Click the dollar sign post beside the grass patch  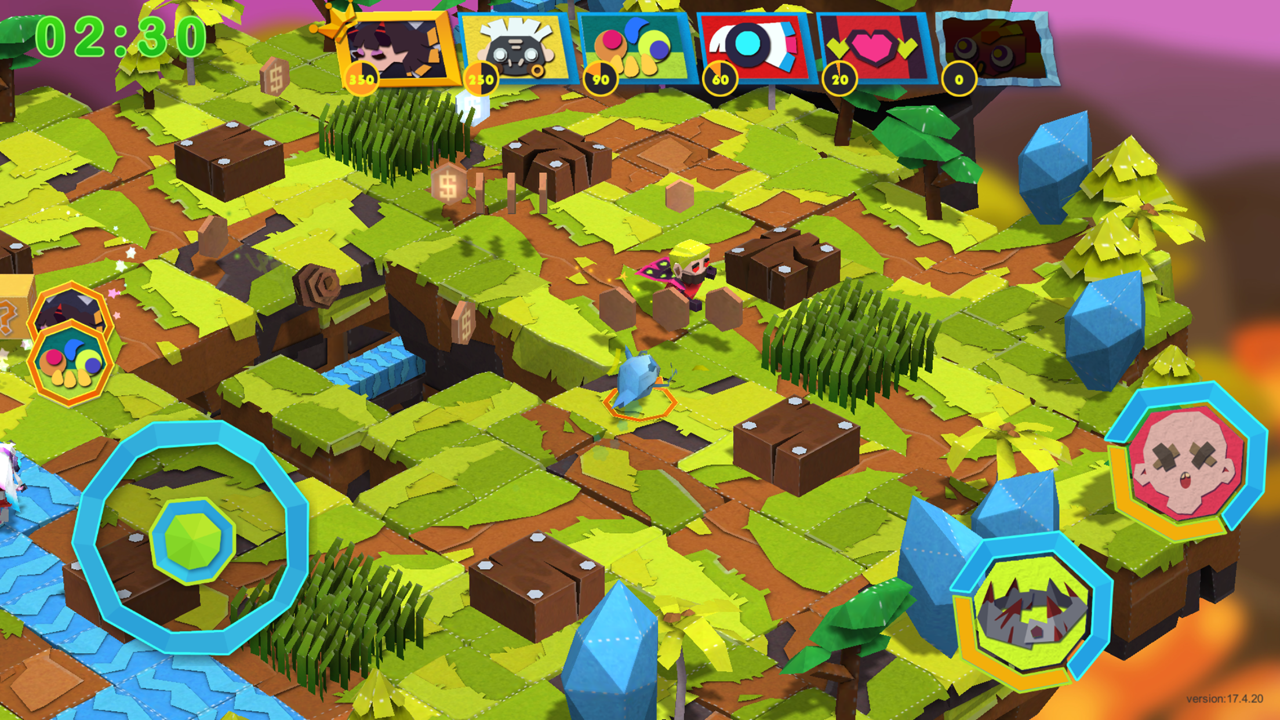(x=448, y=184)
